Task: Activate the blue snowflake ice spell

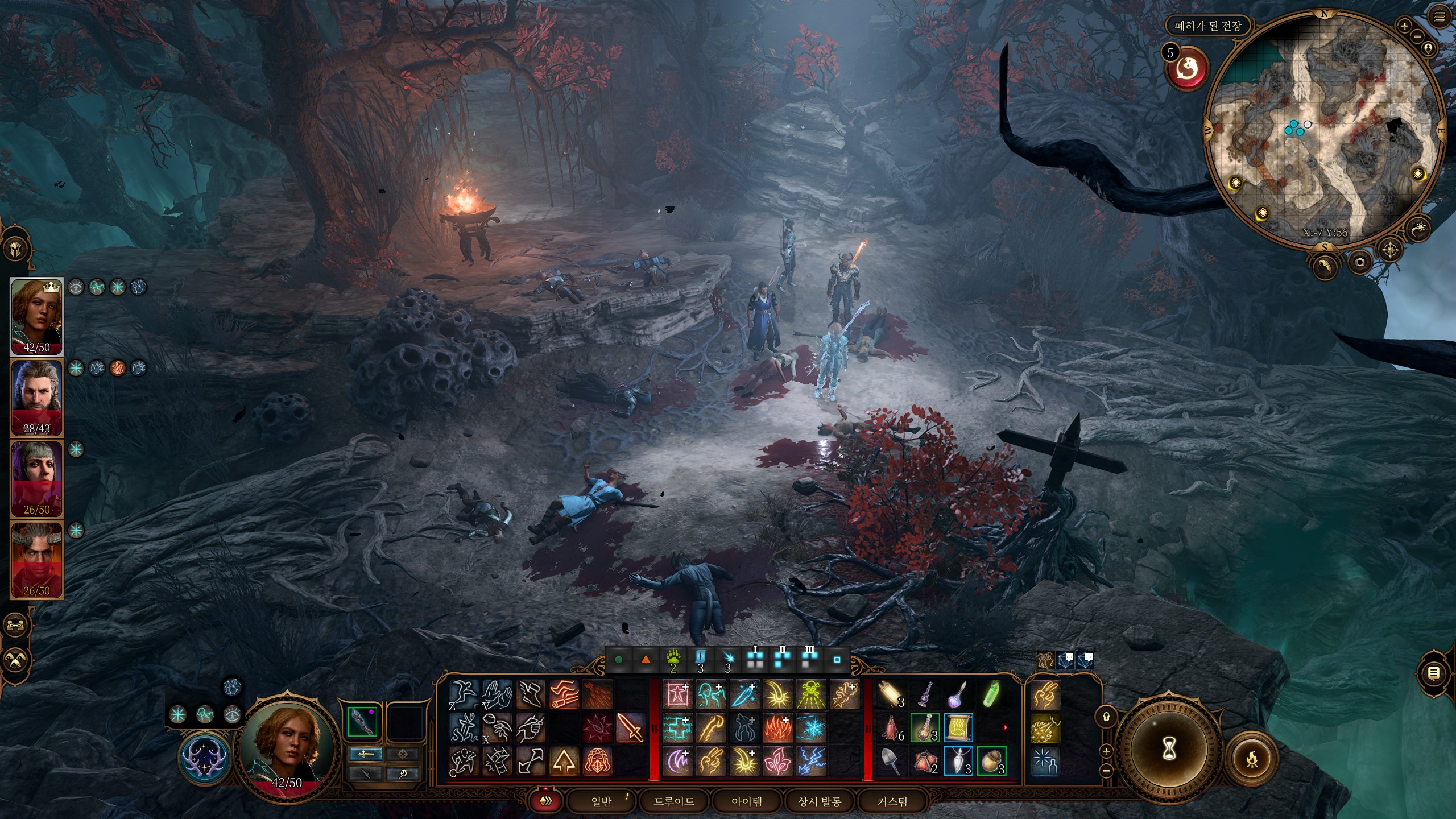Action: (810, 728)
